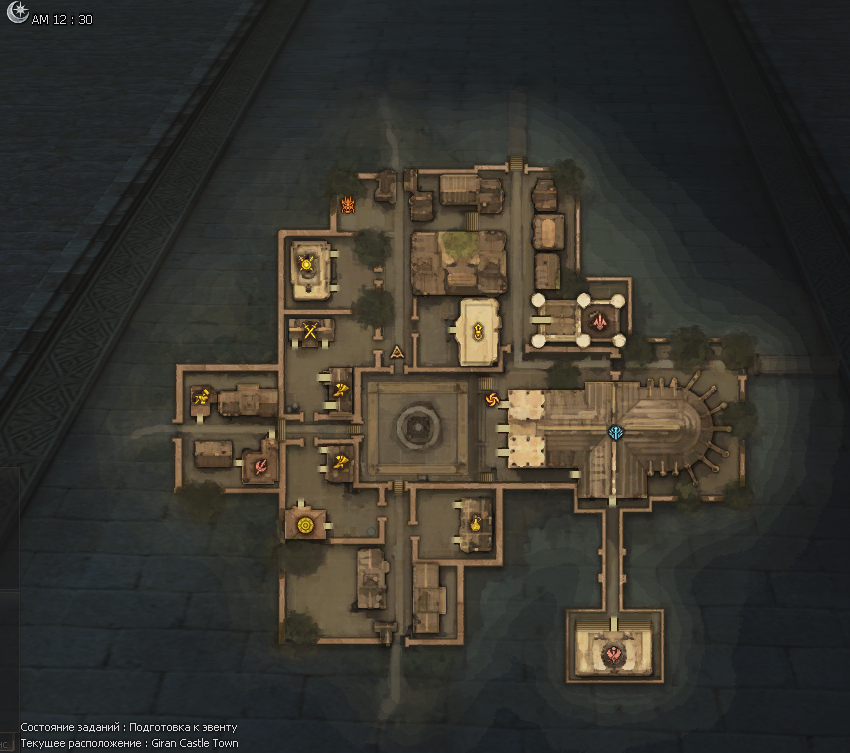Select the yellow potion flask map marker
The height and width of the screenshot is (753, 850).
click(474, 521)
